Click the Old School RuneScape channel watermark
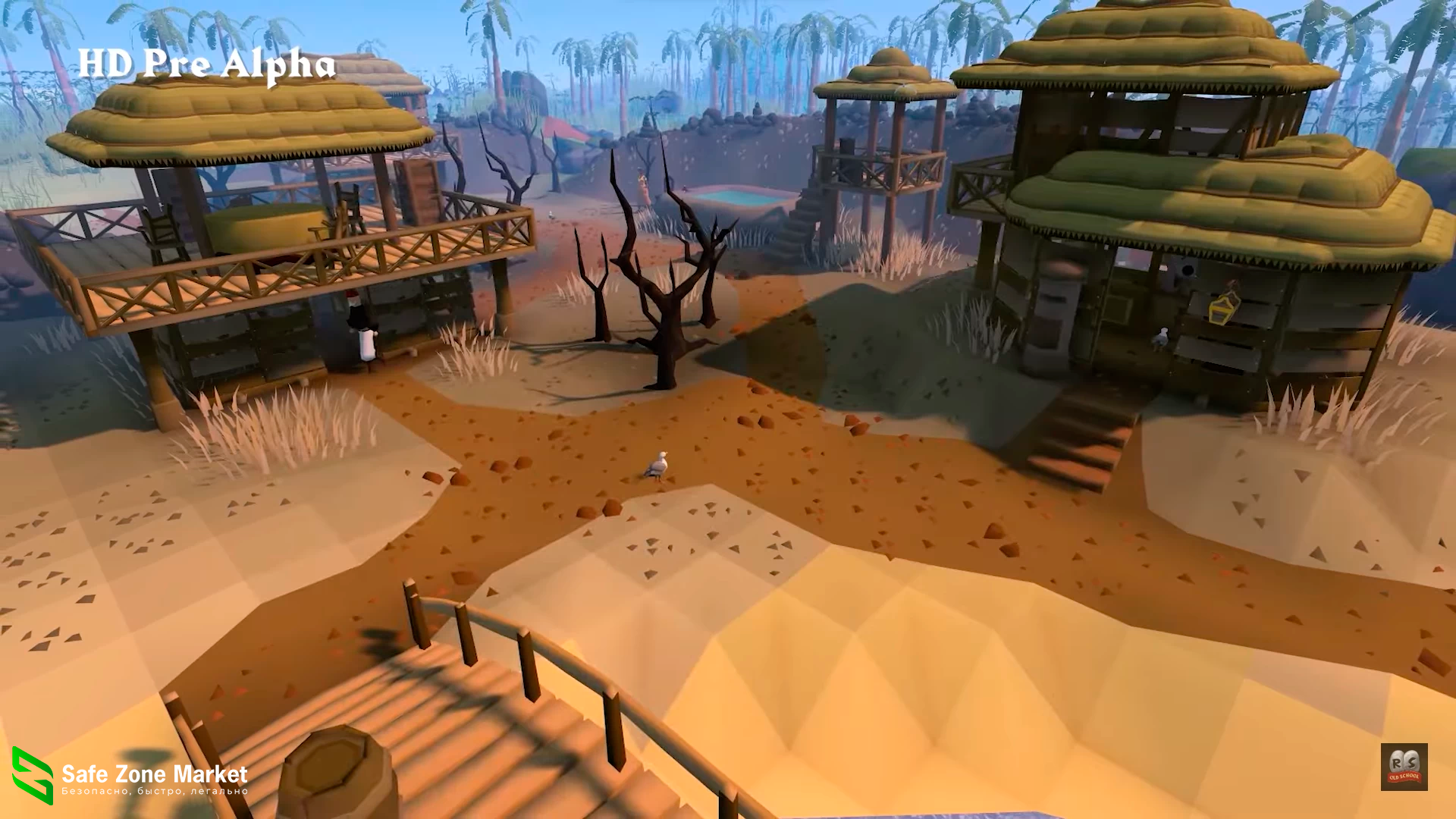 click(1404, 767)
